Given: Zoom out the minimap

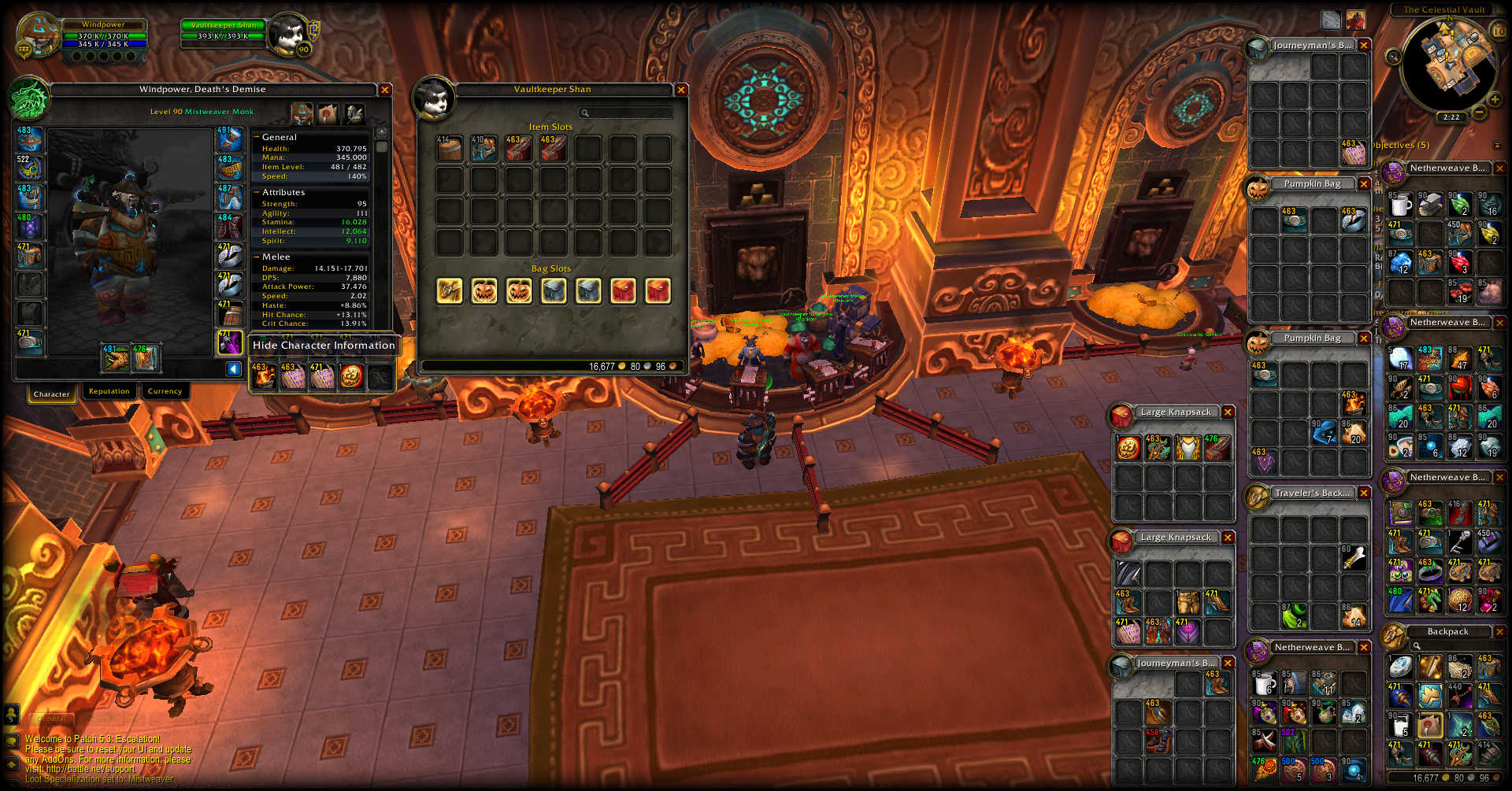Looking at the screenshot, I should tap(1480, 113).
